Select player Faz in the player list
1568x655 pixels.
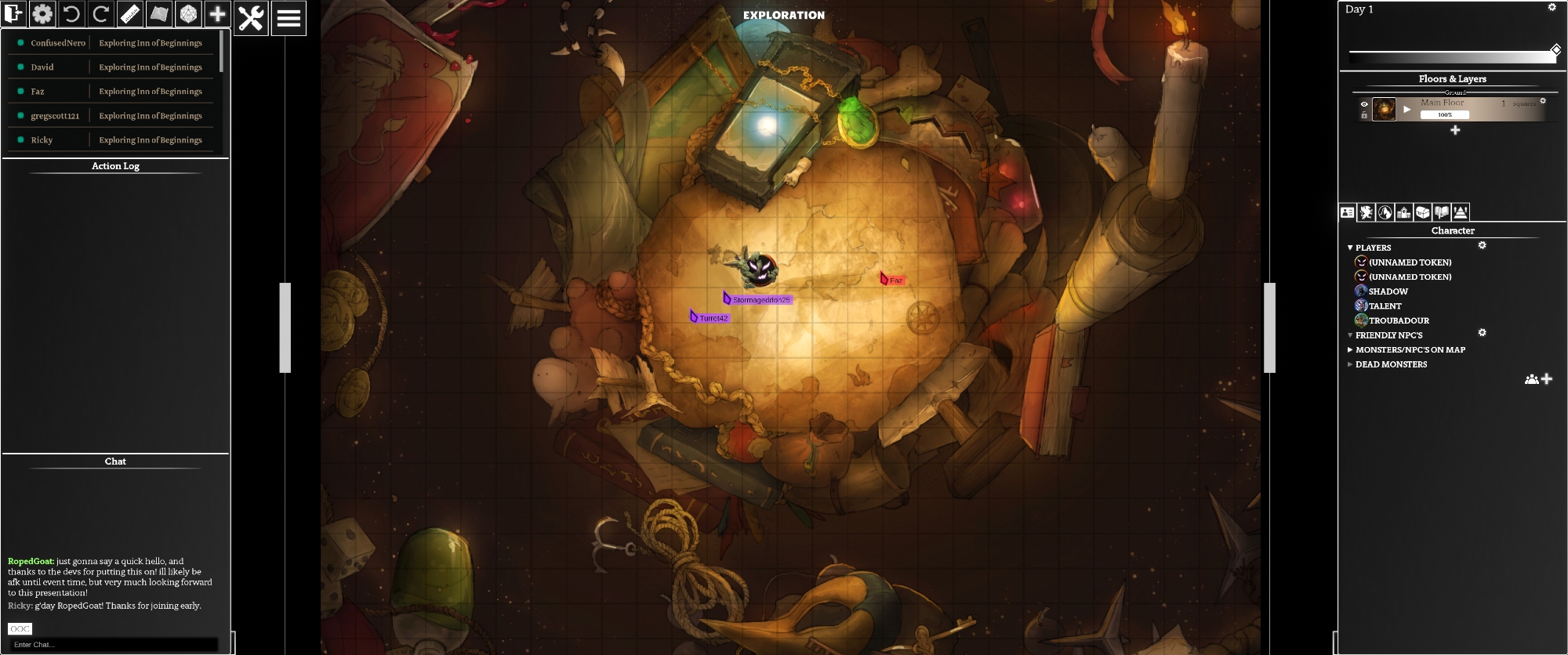38,92
